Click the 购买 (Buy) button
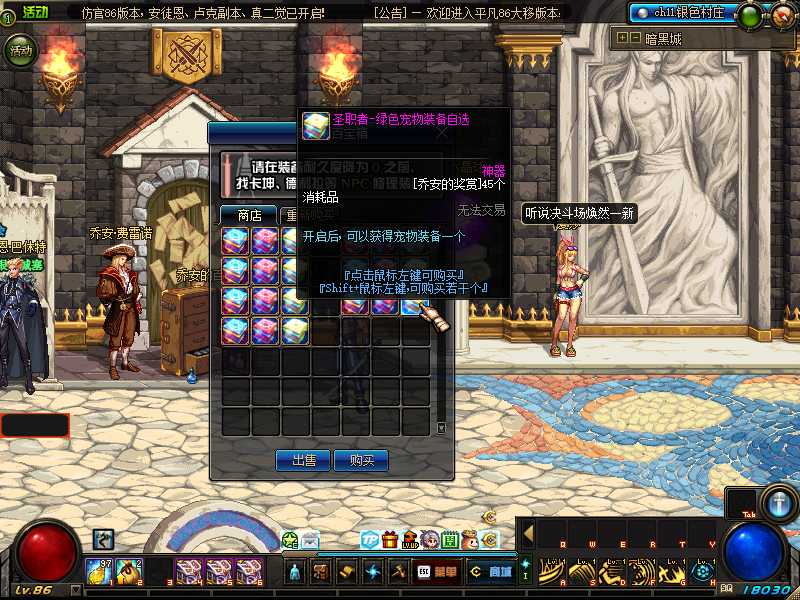The image size is (800, 600). click(x=362, y=460)
